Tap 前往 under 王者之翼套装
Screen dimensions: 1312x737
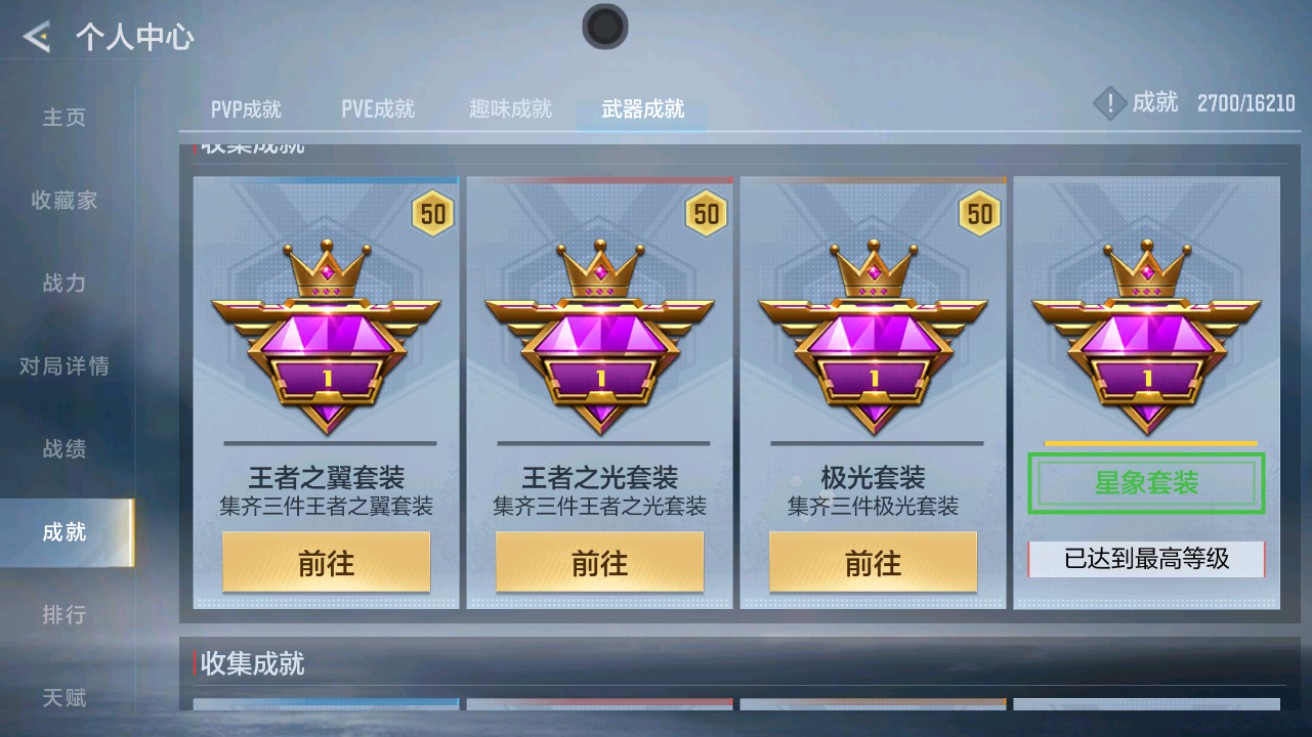click(325, 562)
